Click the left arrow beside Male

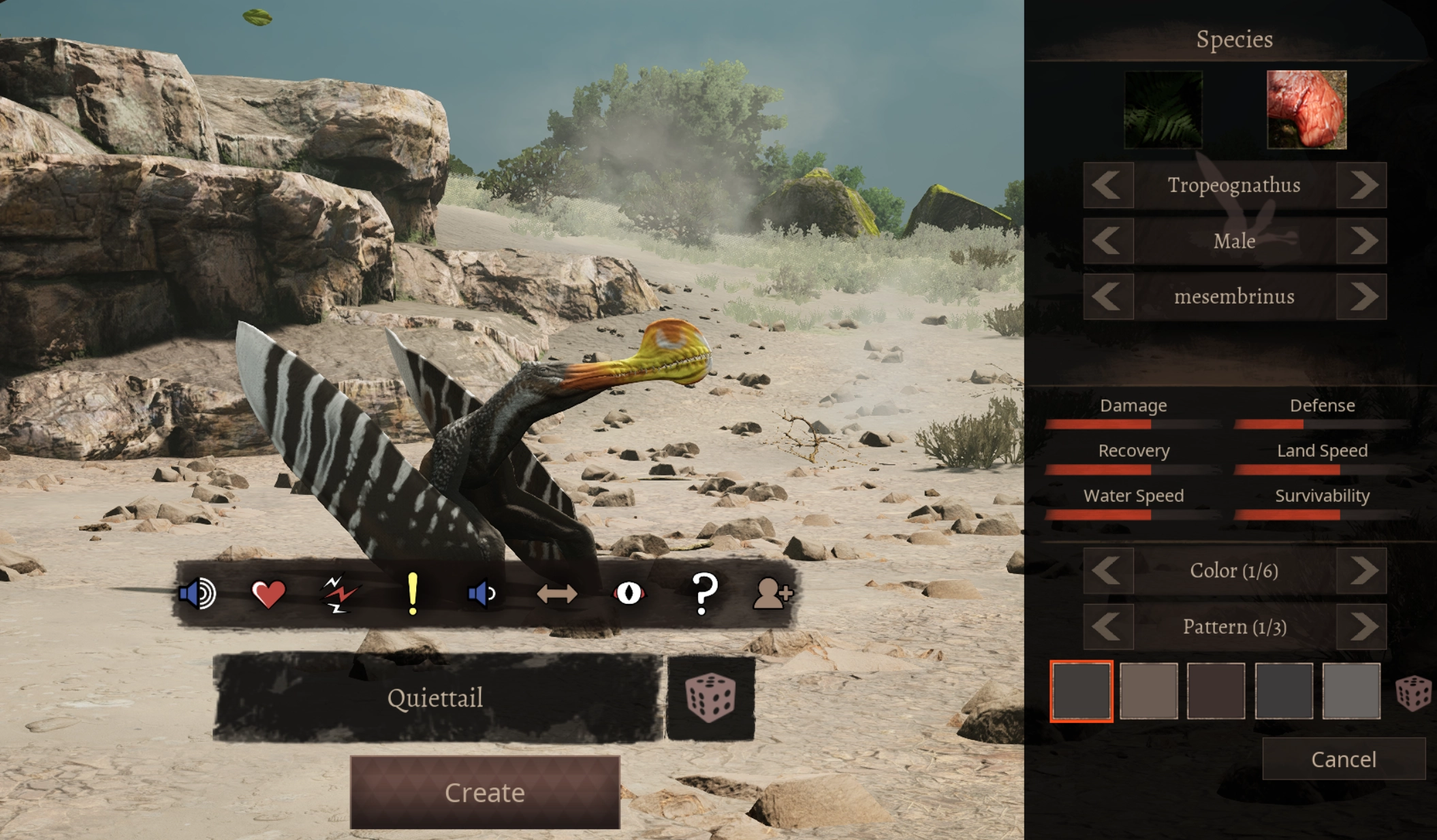[1108, 241]
